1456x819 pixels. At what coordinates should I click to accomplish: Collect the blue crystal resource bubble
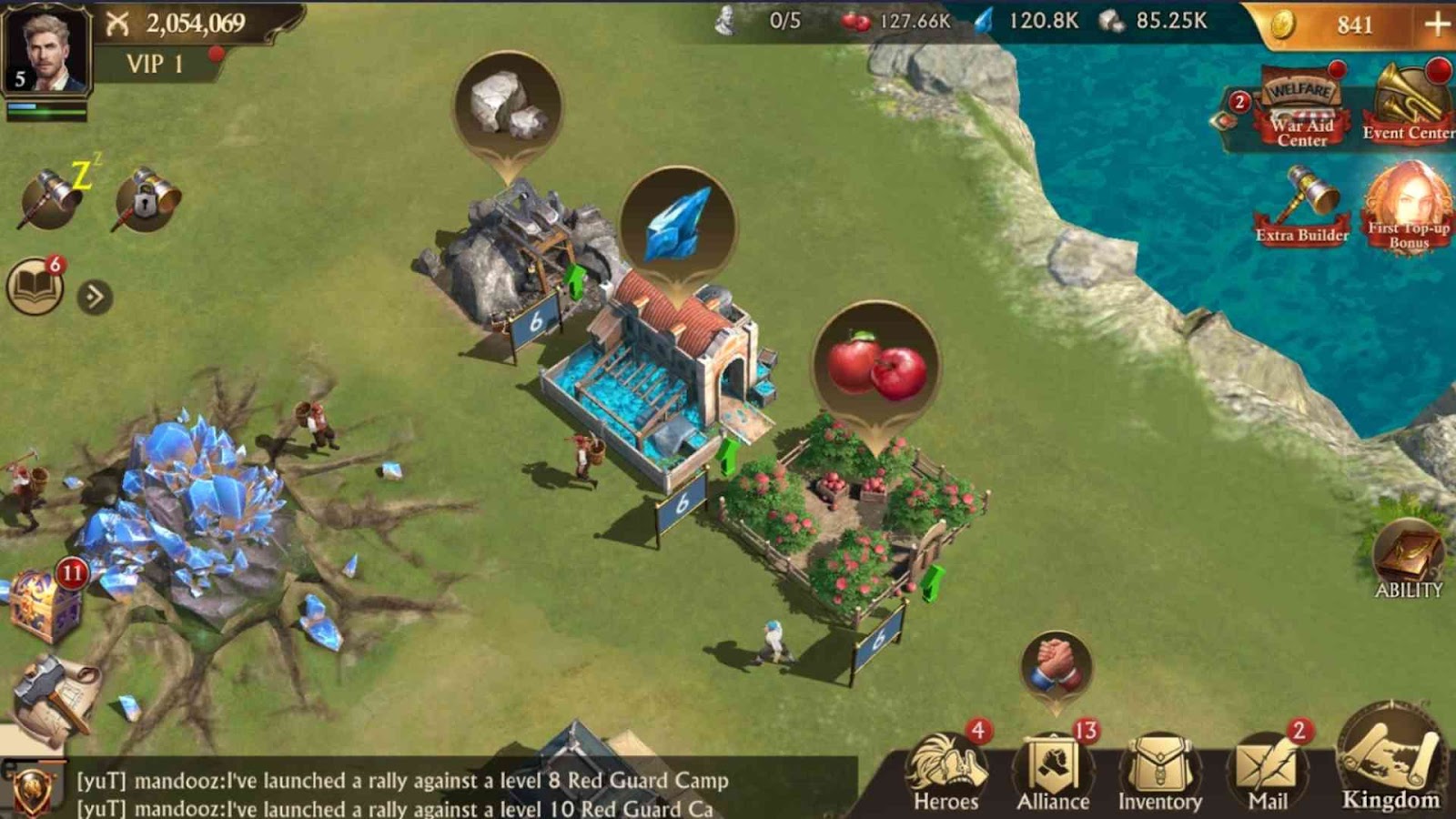[676, 225]
